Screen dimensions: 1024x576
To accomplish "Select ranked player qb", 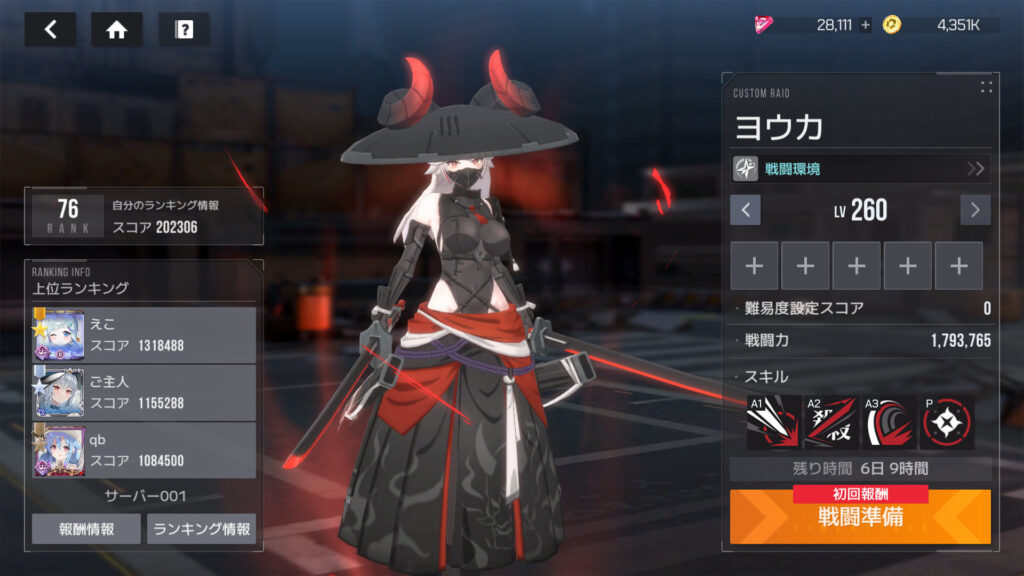I will (x=144, y=450).
